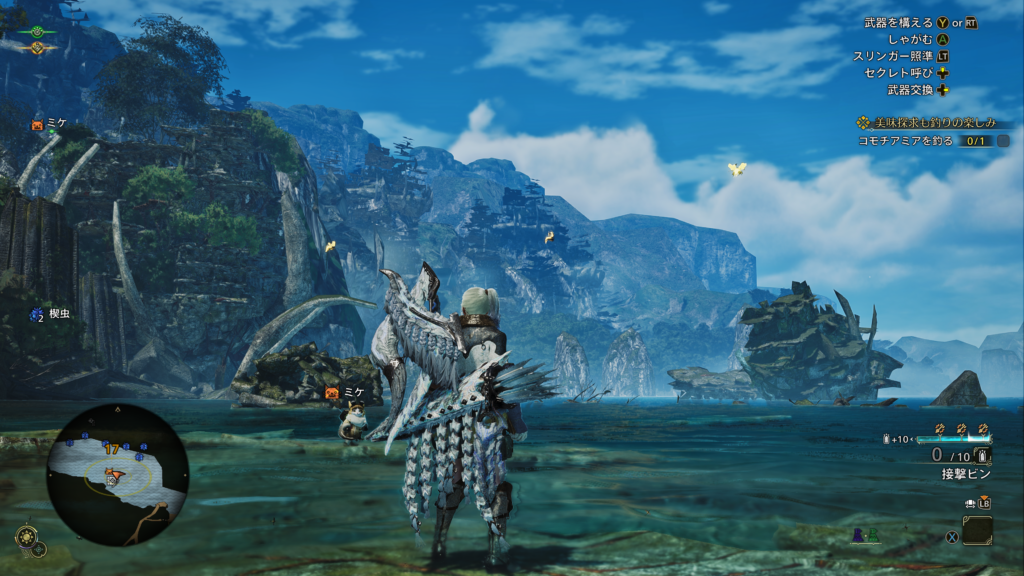The width and height of the screenshot is (1024, 576).
Task: Open the circular minimap
Action: (x=117, y=474)
